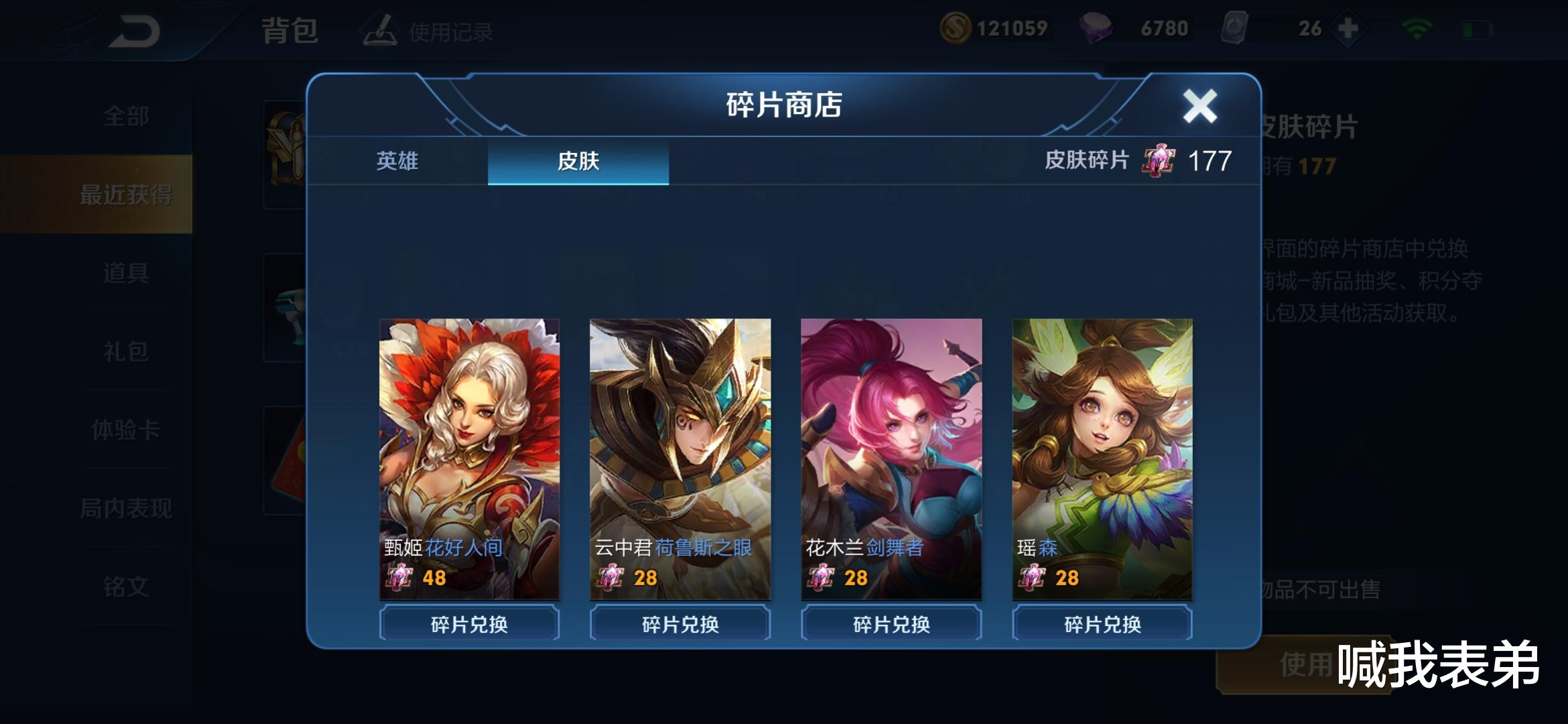
Task: Exchange fragments for 瑶 森 skin
Action: [1102, 624]
